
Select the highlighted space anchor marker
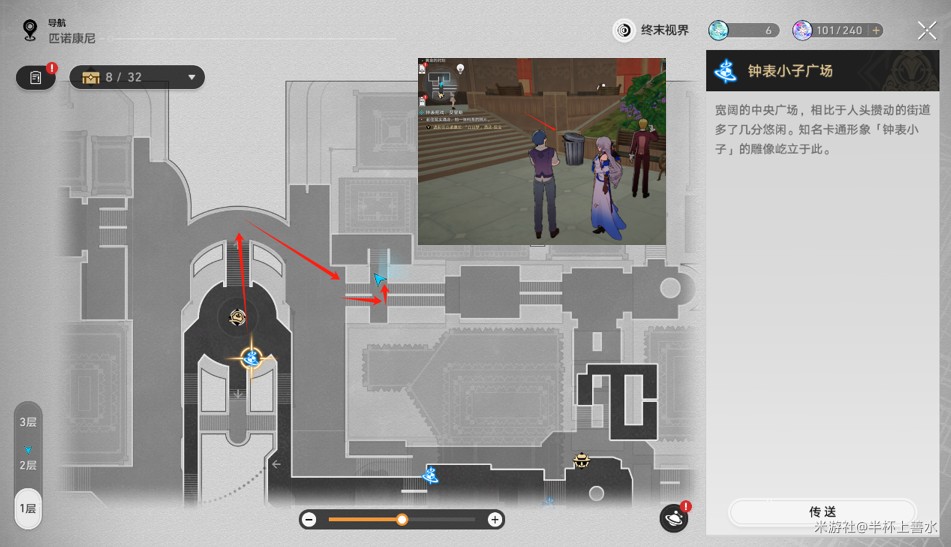[x=251, y=356]
